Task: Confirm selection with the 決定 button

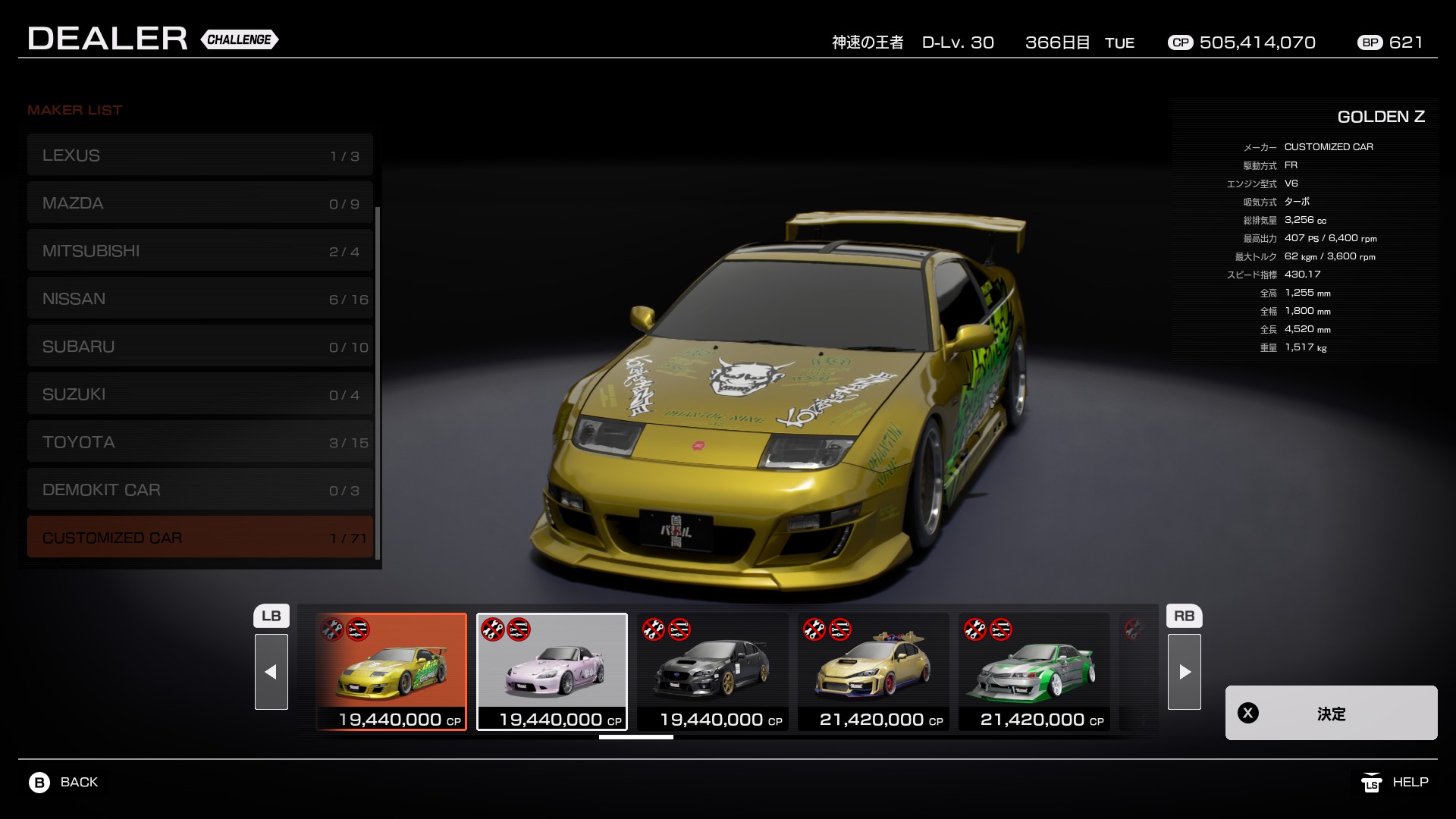Action: [1331, 713]
